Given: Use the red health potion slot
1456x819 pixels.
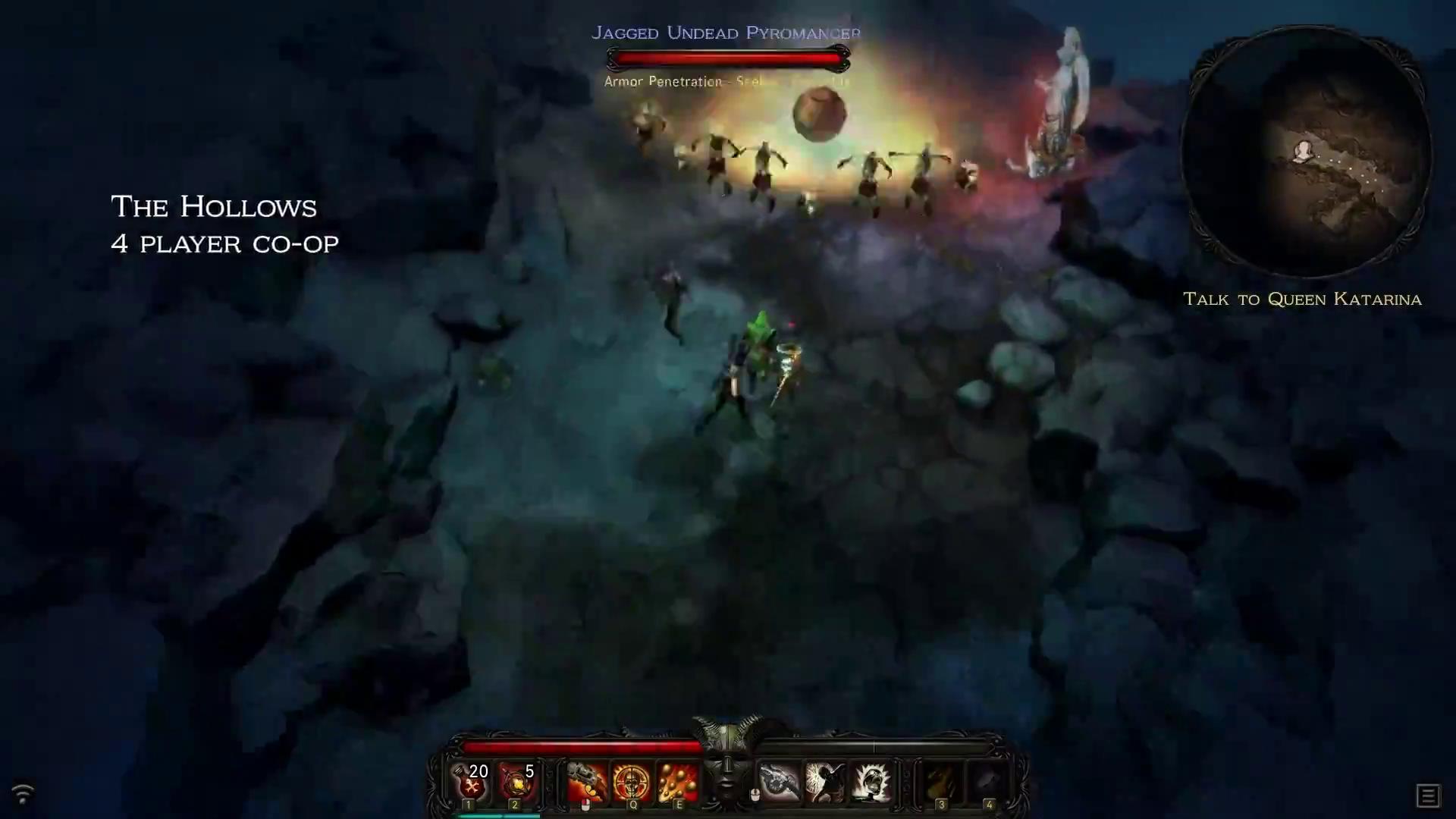Looking at the screenshot, I should pos(471,782).
